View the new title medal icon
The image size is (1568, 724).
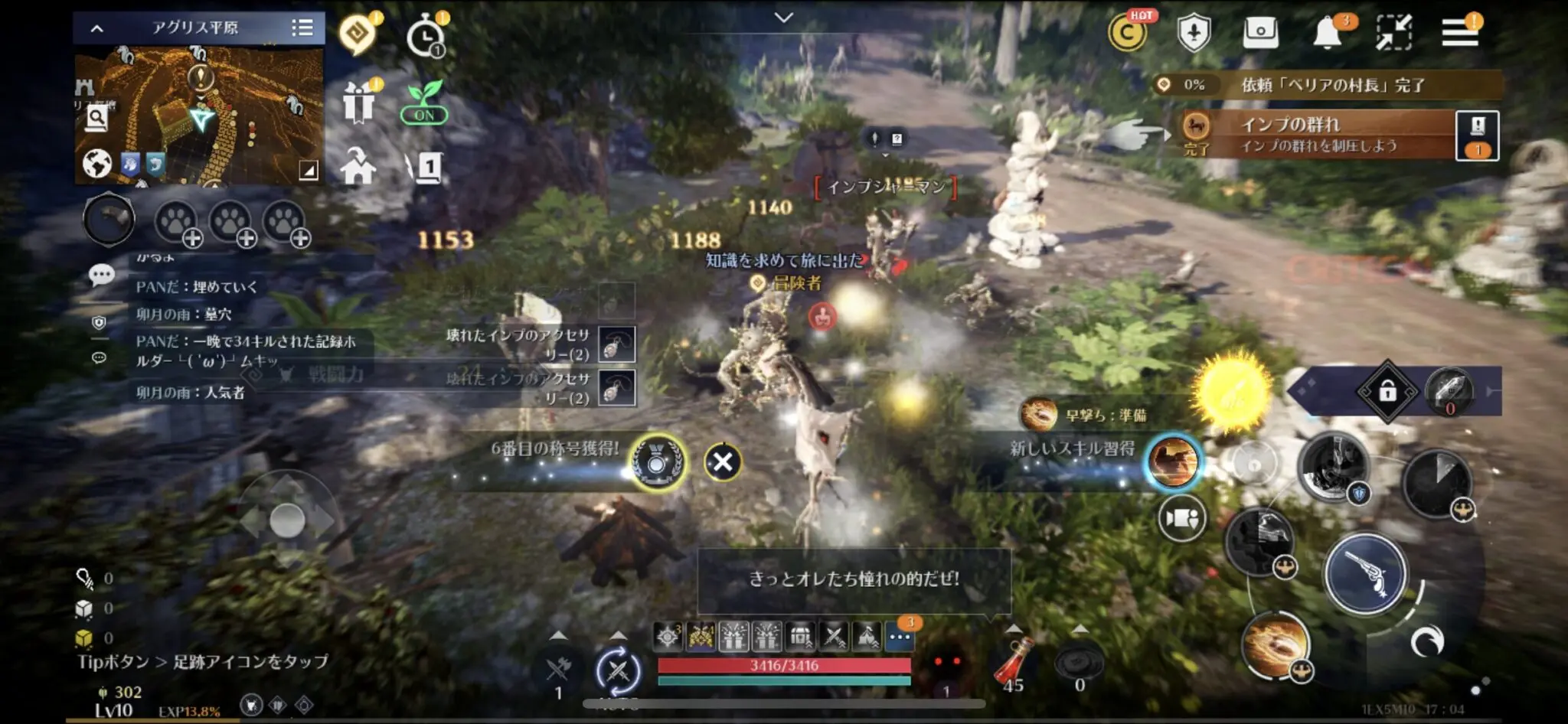[656, 461]
